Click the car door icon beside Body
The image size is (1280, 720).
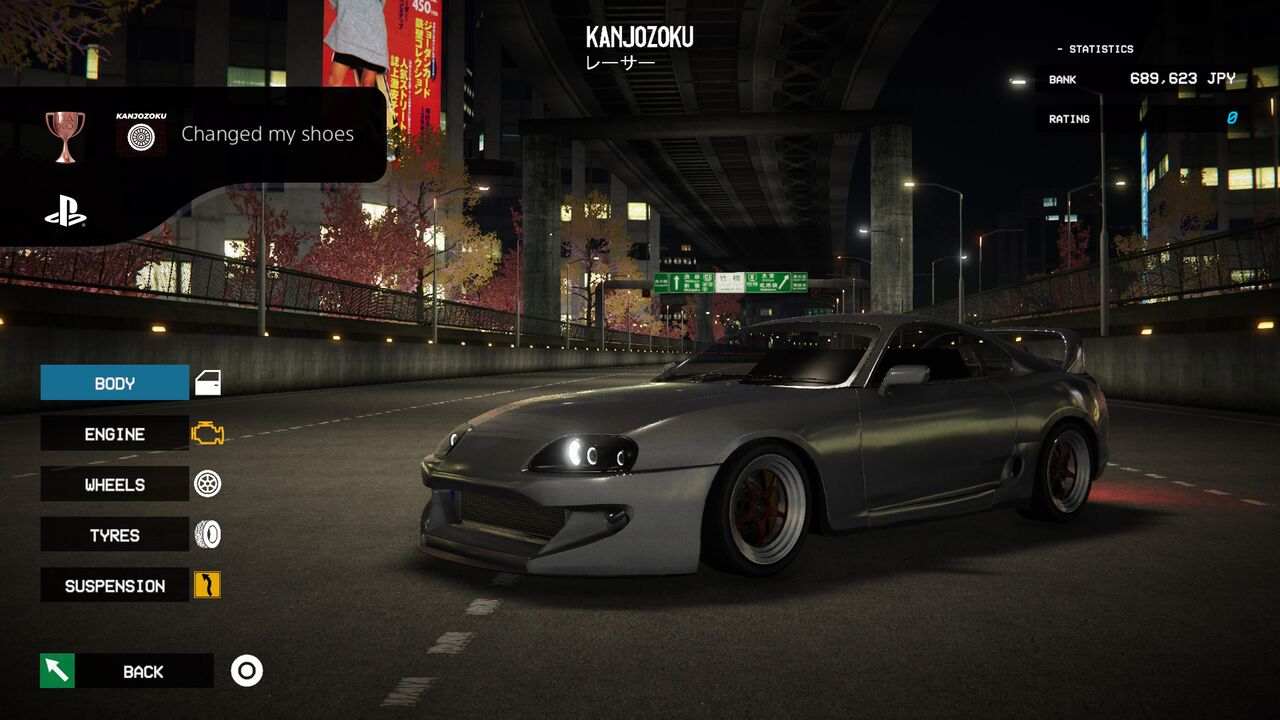tap(207, 383)
